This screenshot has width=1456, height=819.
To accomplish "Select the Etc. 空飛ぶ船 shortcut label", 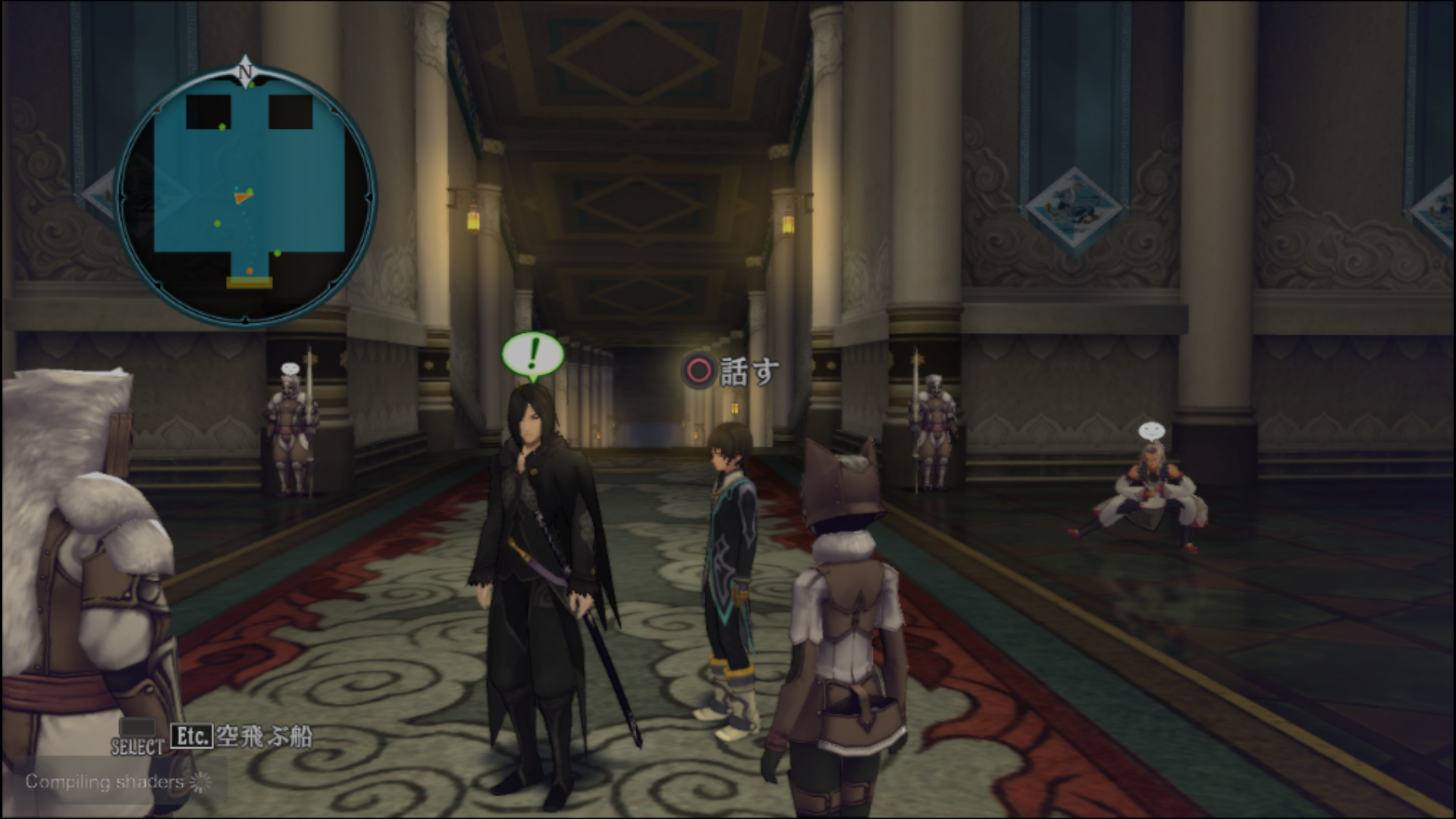I will (241, 736).
